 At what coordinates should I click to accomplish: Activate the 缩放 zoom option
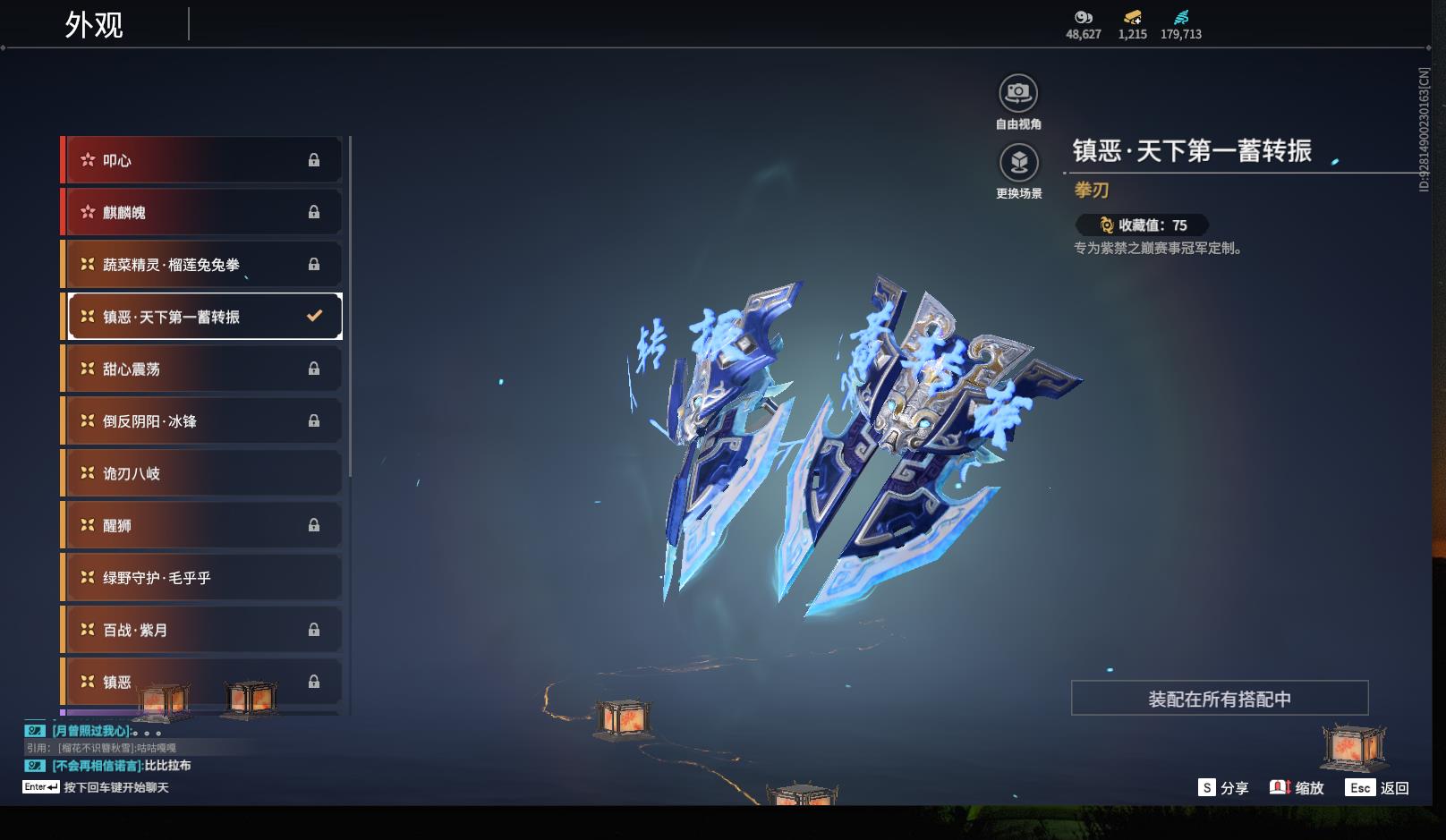[1297, 788]
